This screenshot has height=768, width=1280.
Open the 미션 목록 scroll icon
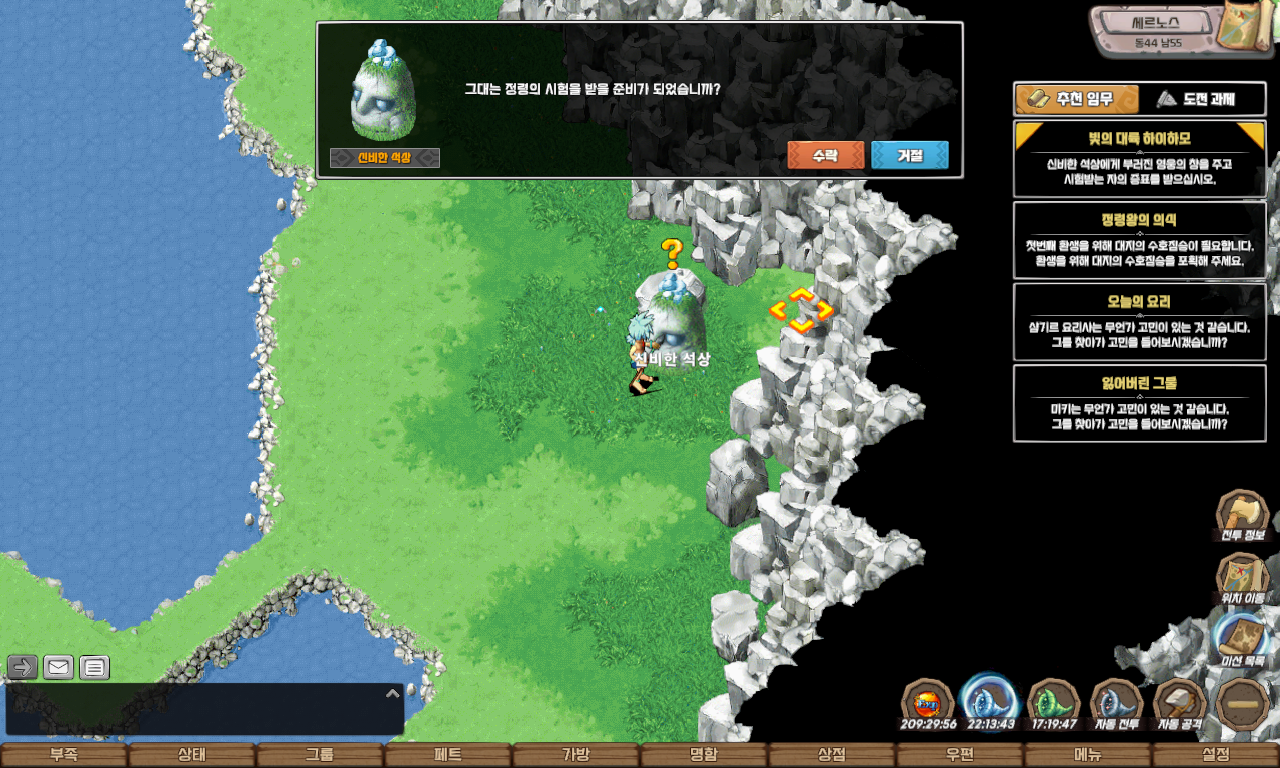1242,640
